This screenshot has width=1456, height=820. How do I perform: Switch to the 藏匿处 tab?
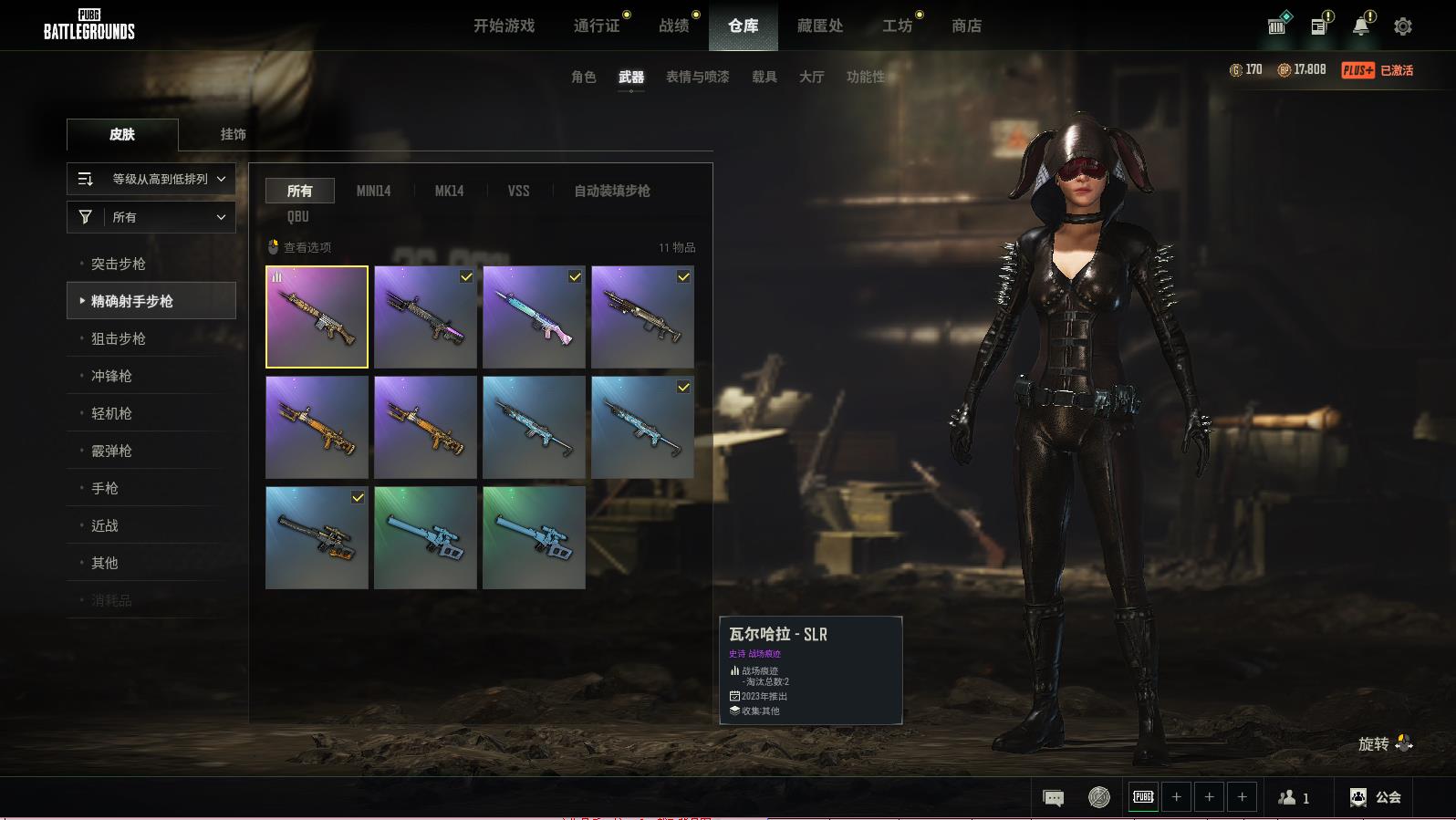tap(819, 26)
